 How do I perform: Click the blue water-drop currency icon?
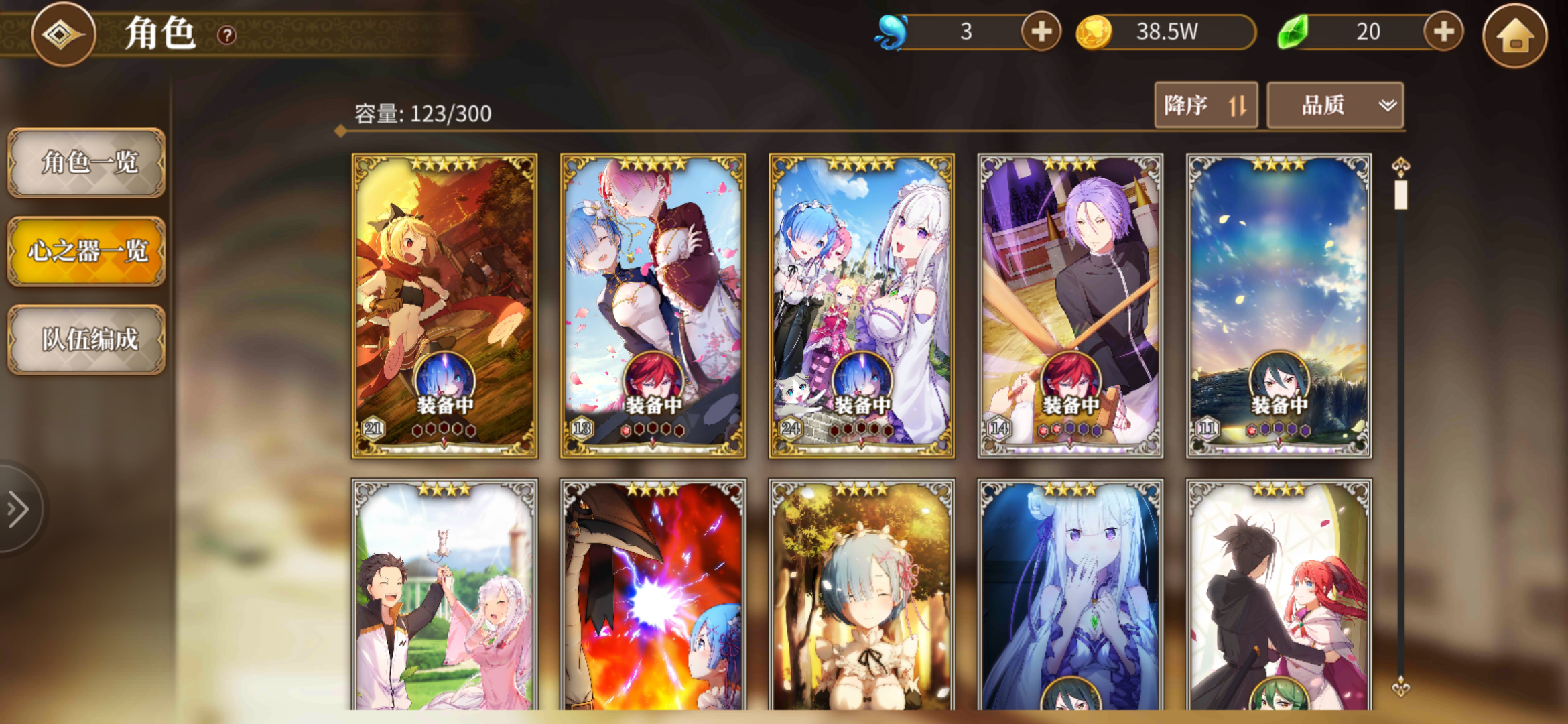pos(891,30)
